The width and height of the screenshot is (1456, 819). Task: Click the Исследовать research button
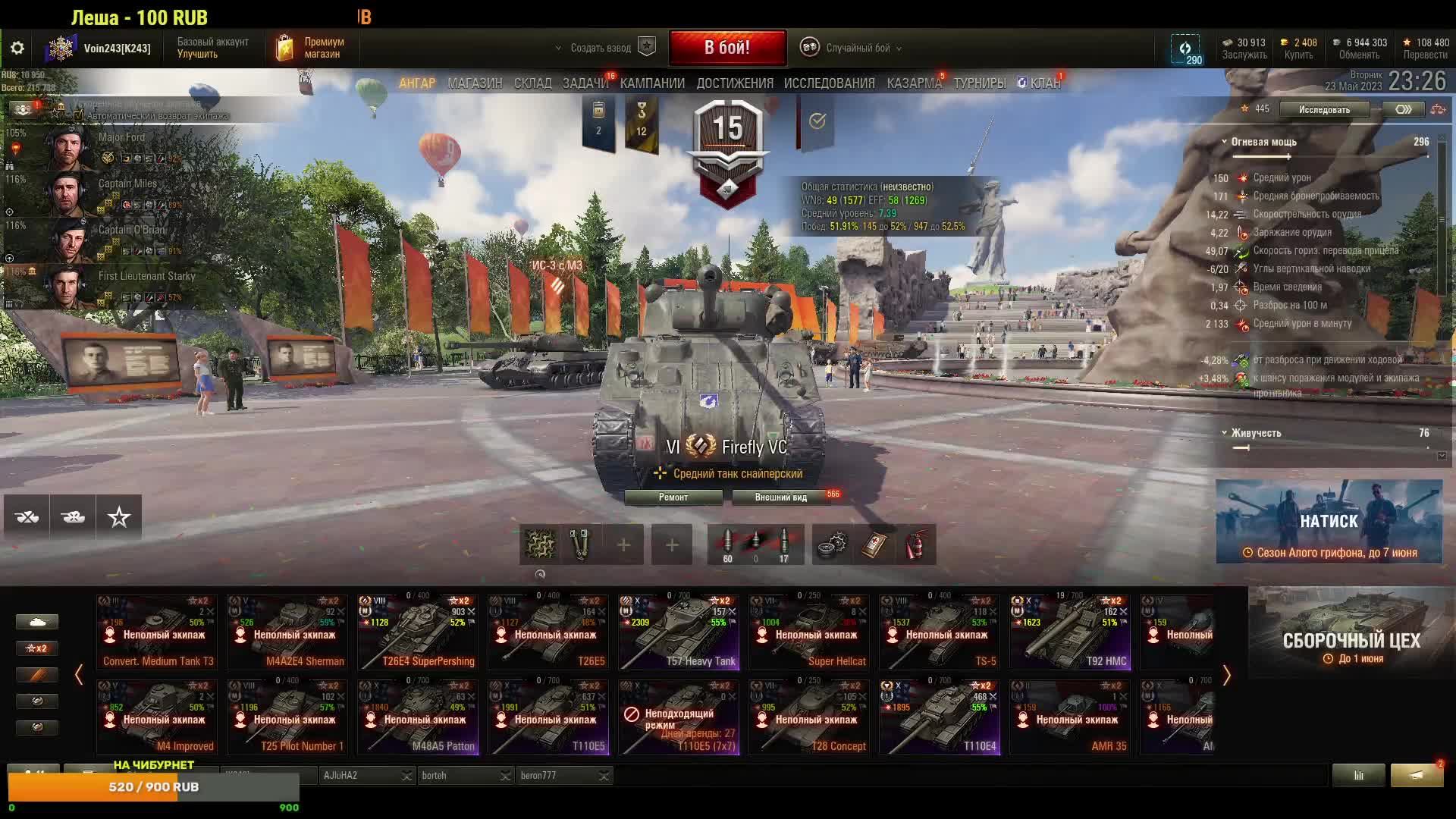(x=1324, y=110)
